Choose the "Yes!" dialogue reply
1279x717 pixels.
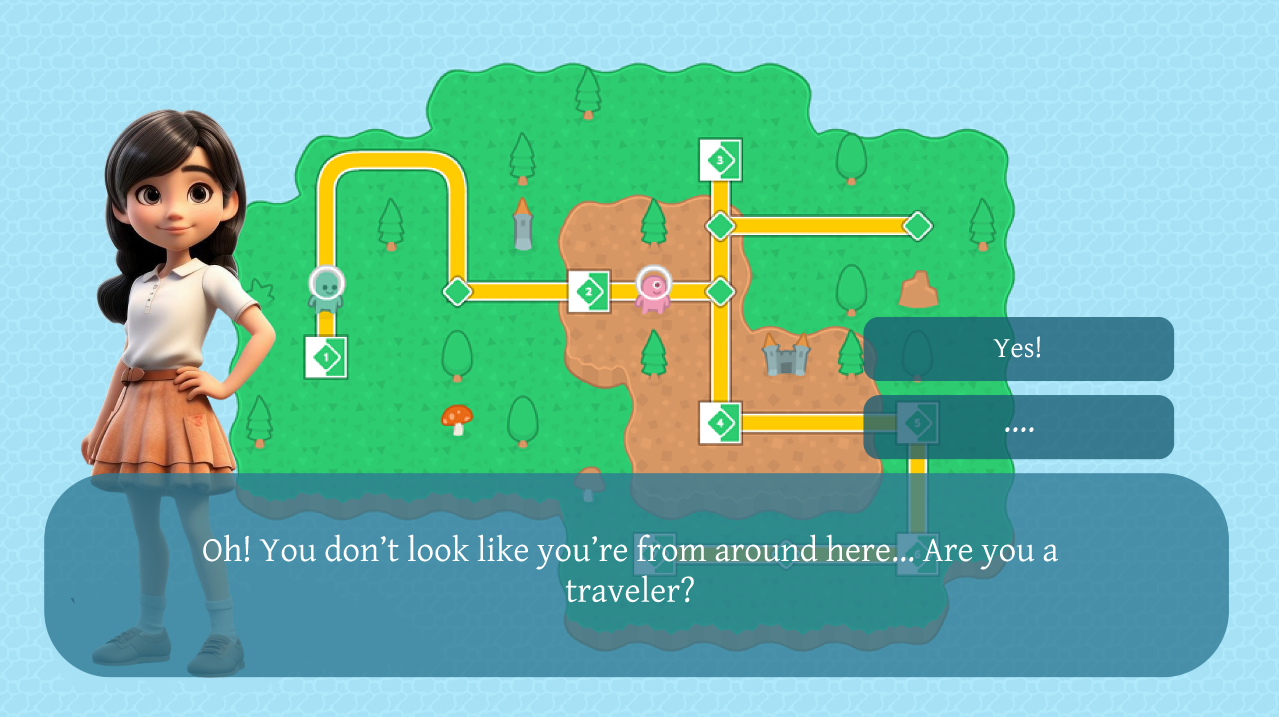(1018, 349)
